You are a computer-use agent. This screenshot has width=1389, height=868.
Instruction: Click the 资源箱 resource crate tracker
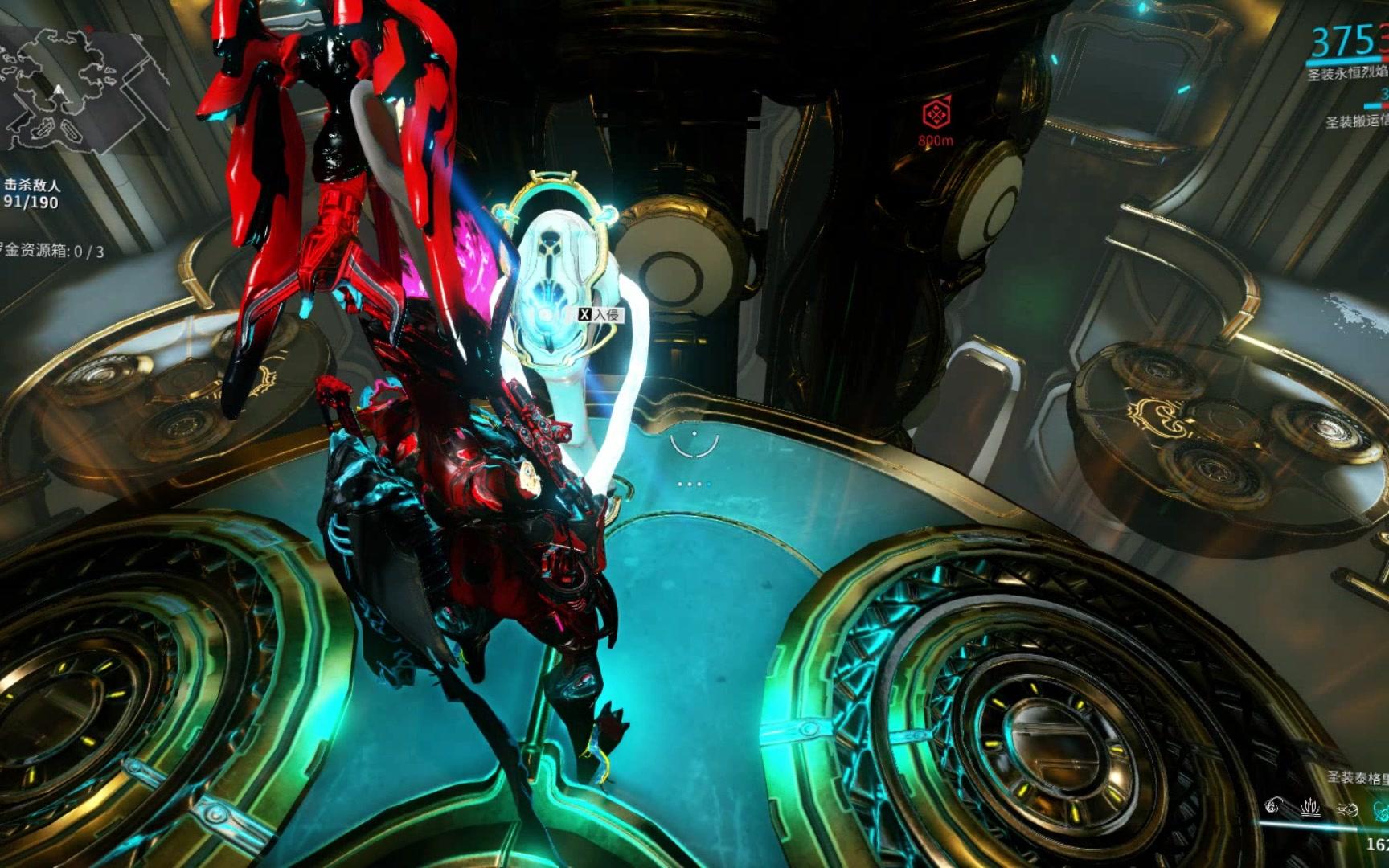click(x=51, y=251)
